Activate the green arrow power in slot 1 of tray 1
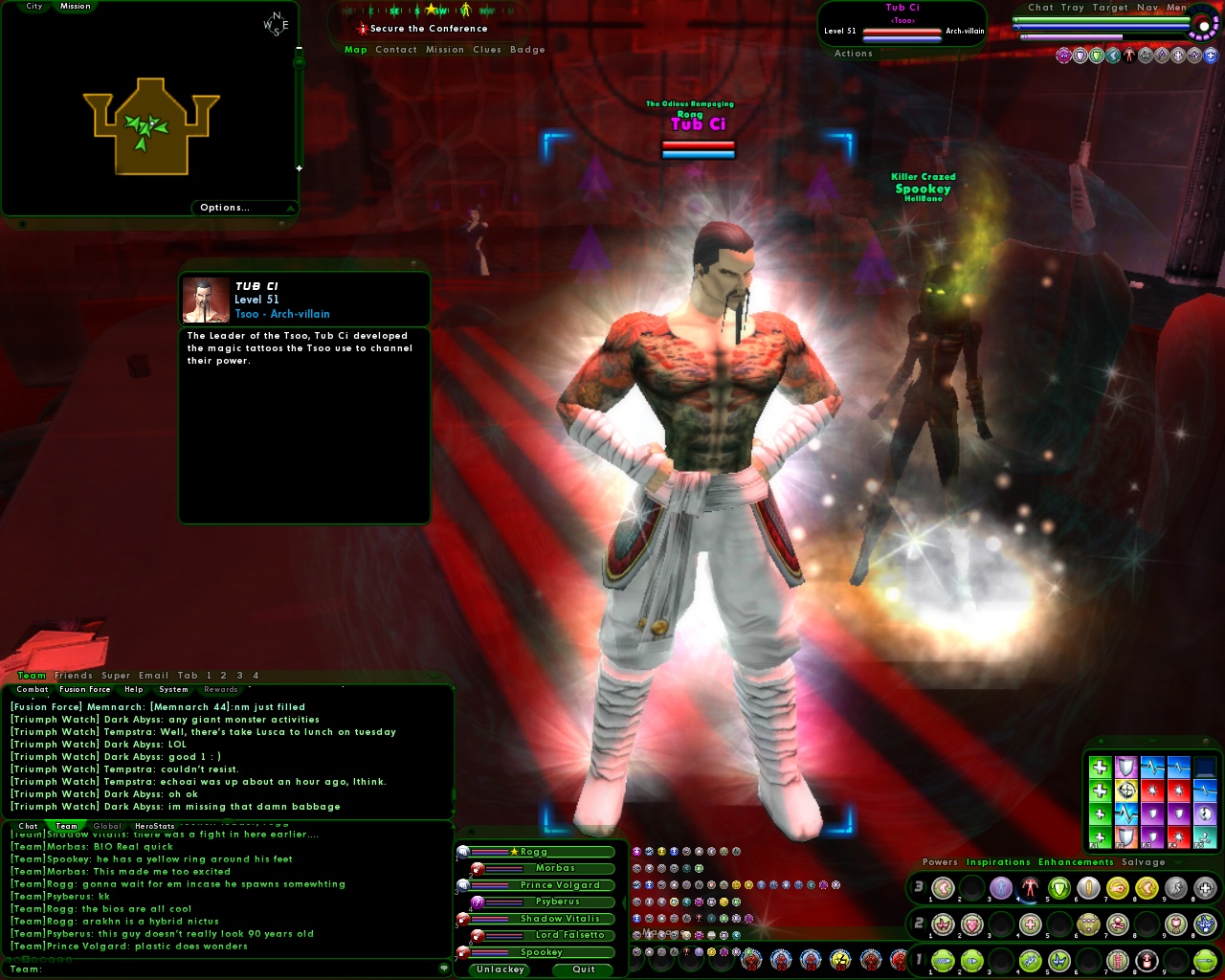Viewport: 1225px width, 980px height. [x=943, y=962]
